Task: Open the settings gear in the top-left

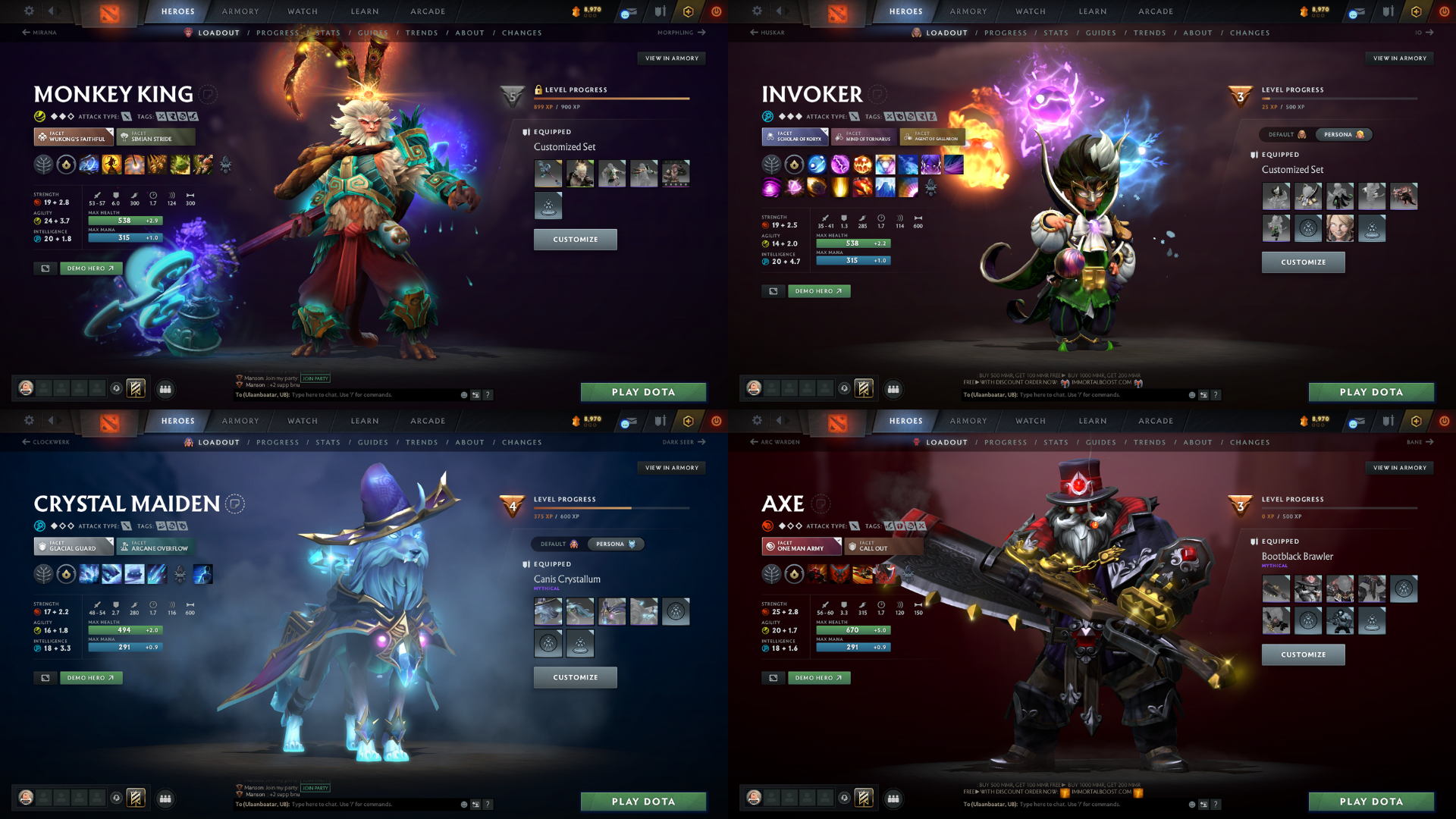Action: point(29,11)
